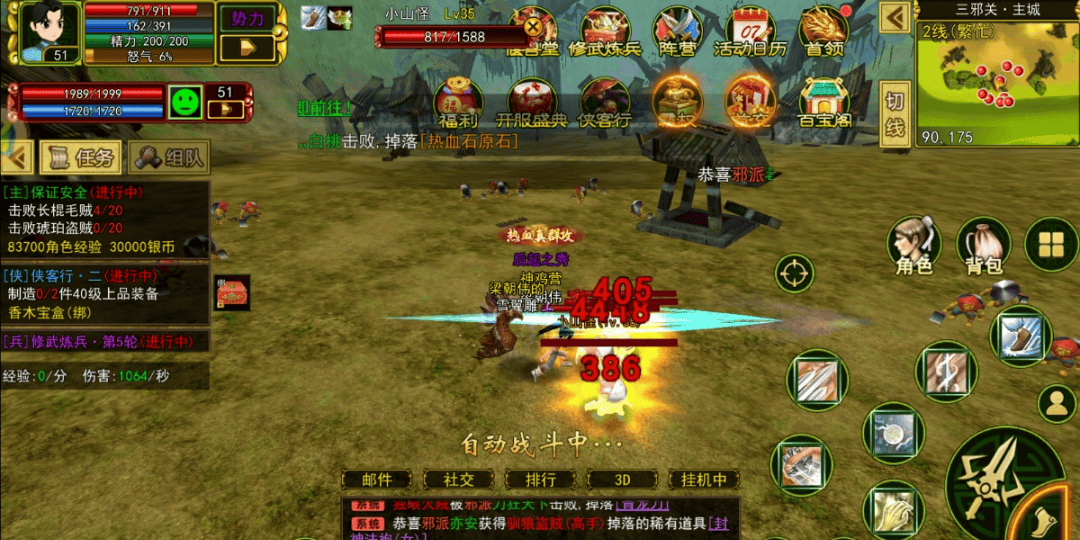Open the 势力 faction panel
The width and height of the screenshot is (1080, 540).
(247, 19)
